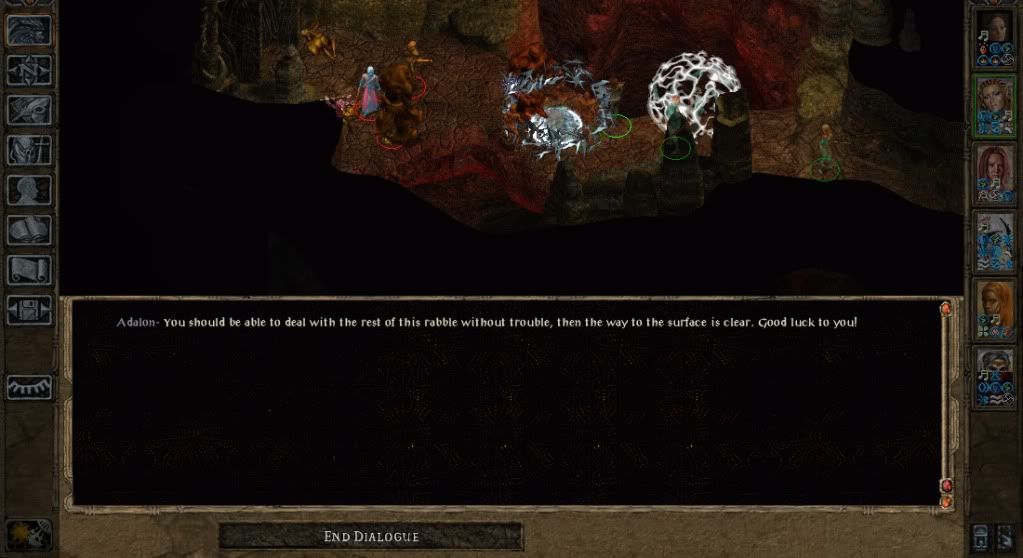Click the dialogue box scrollbar
The height and width of the screenshot is (558, 1023).
946,400
